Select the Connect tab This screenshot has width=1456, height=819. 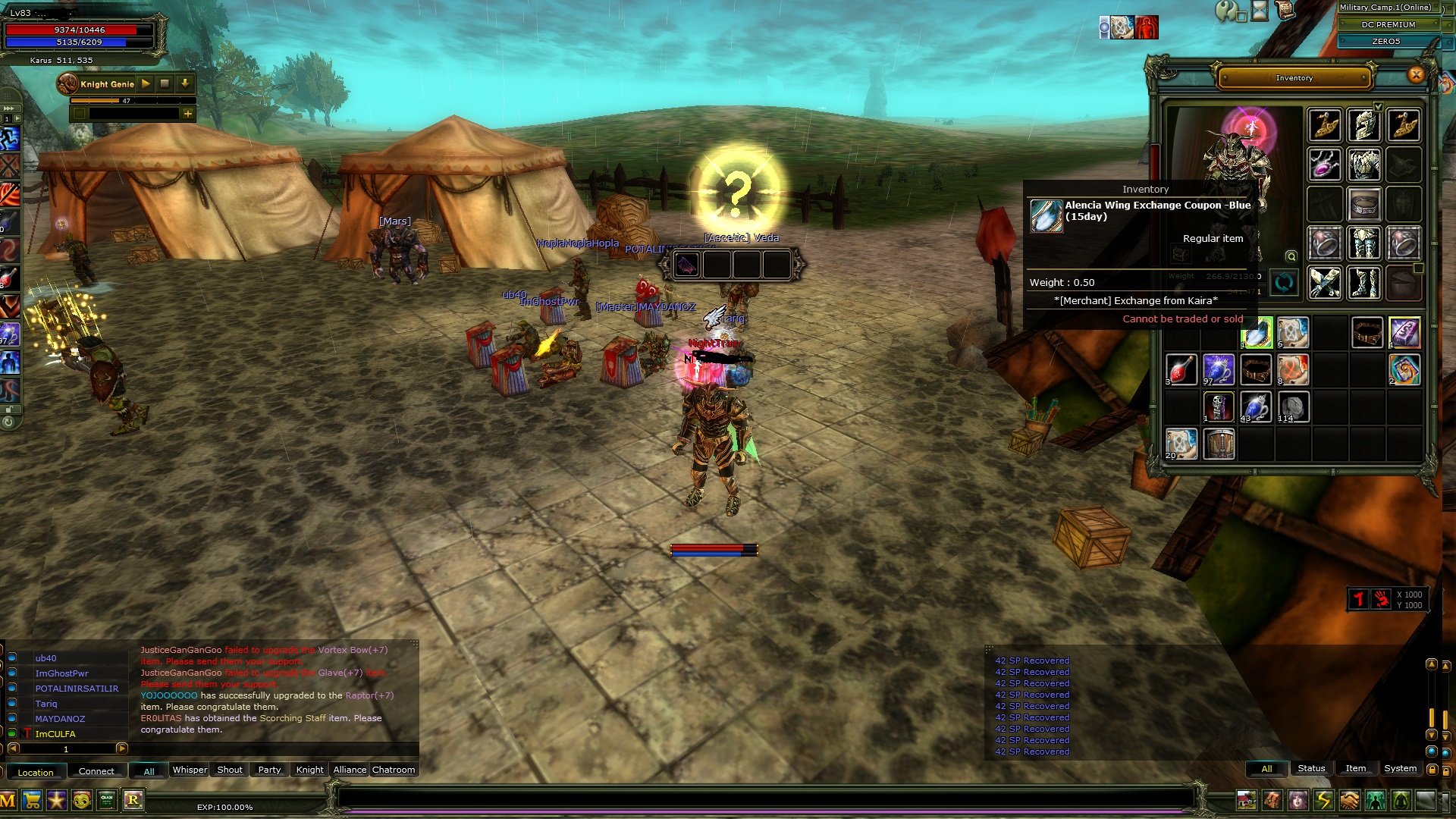click(96, 771)
